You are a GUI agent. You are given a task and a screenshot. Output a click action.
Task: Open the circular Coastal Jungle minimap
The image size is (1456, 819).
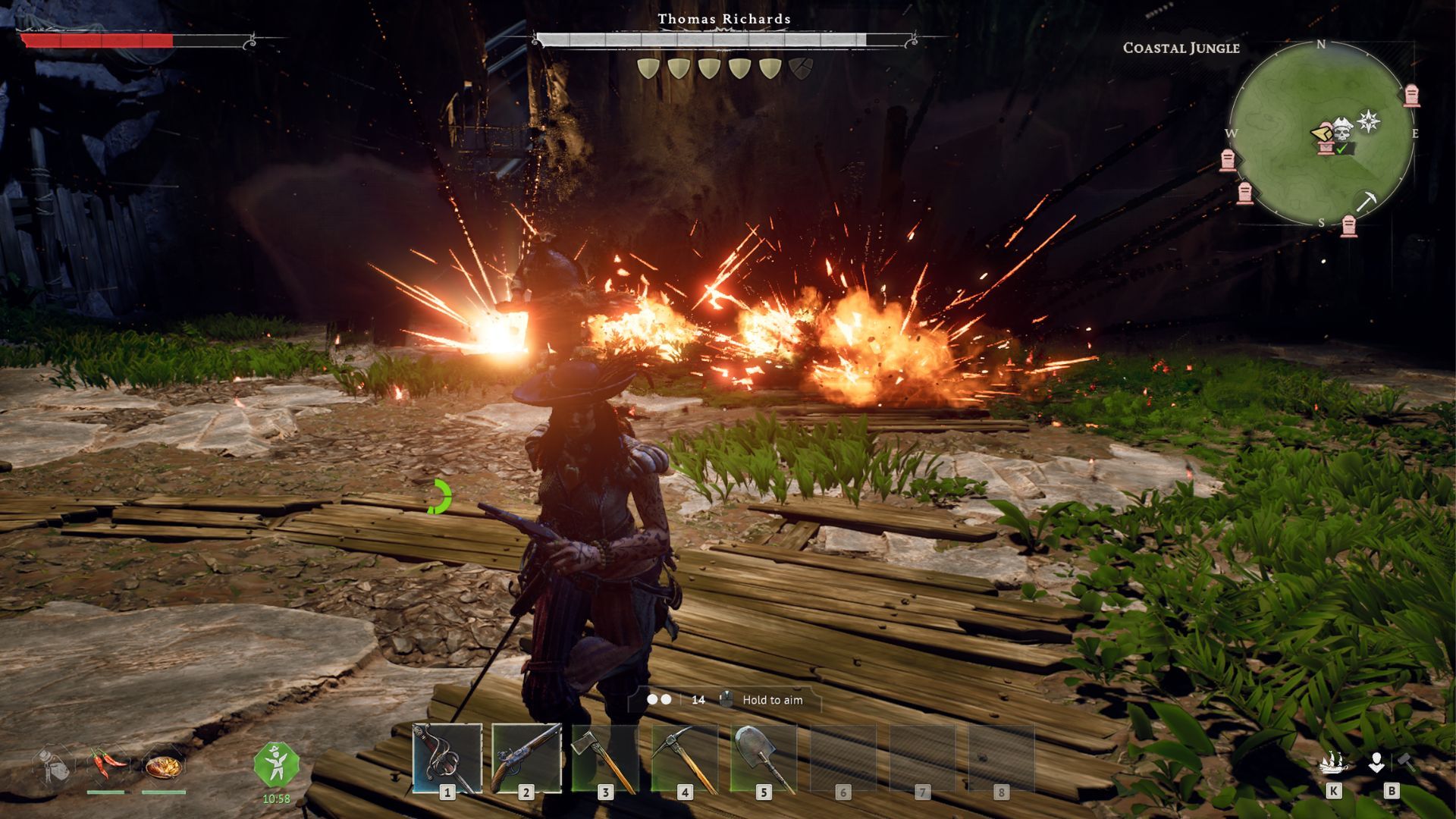pos(1321,133)
